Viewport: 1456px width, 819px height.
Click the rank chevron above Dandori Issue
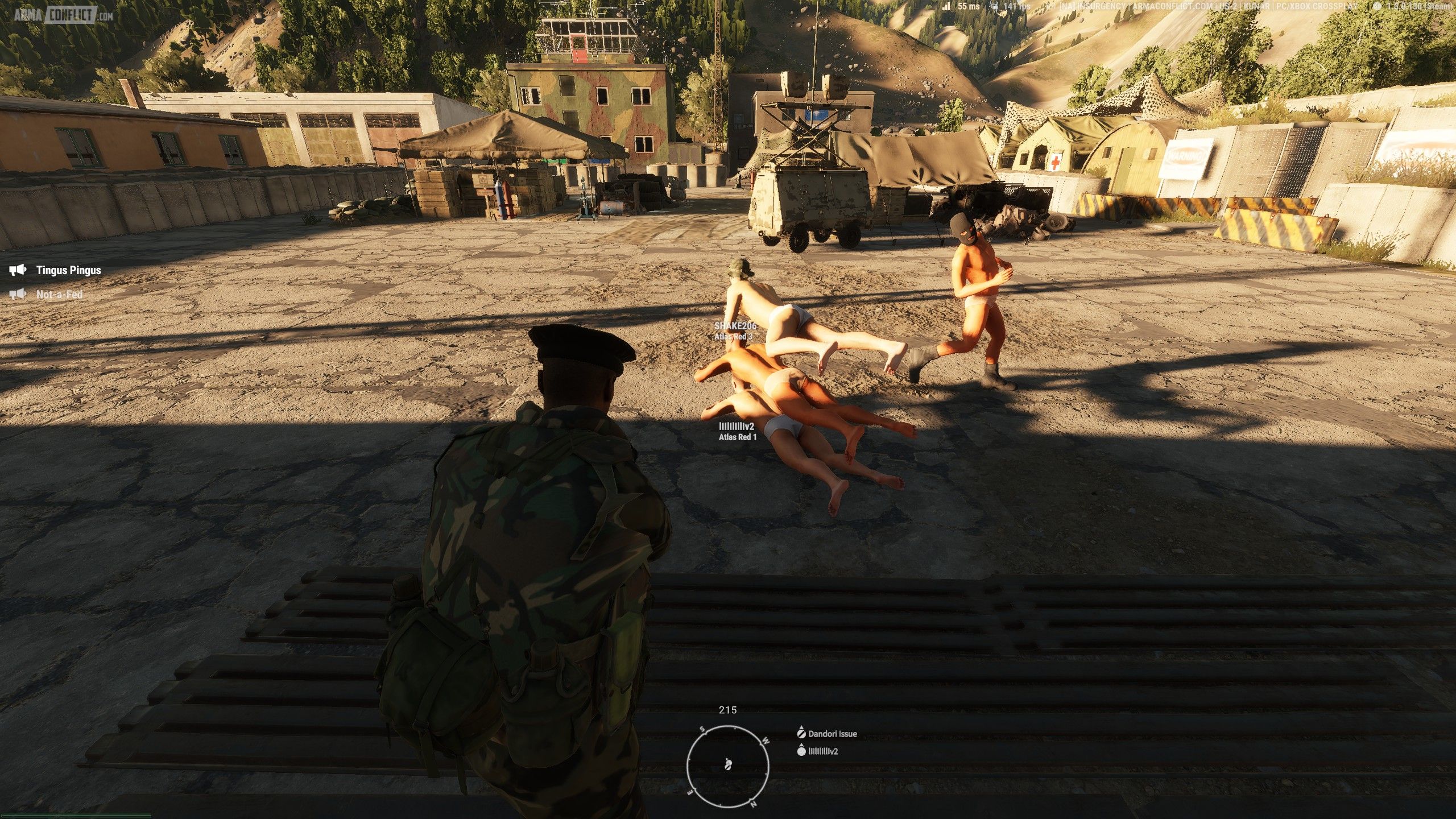802,727
